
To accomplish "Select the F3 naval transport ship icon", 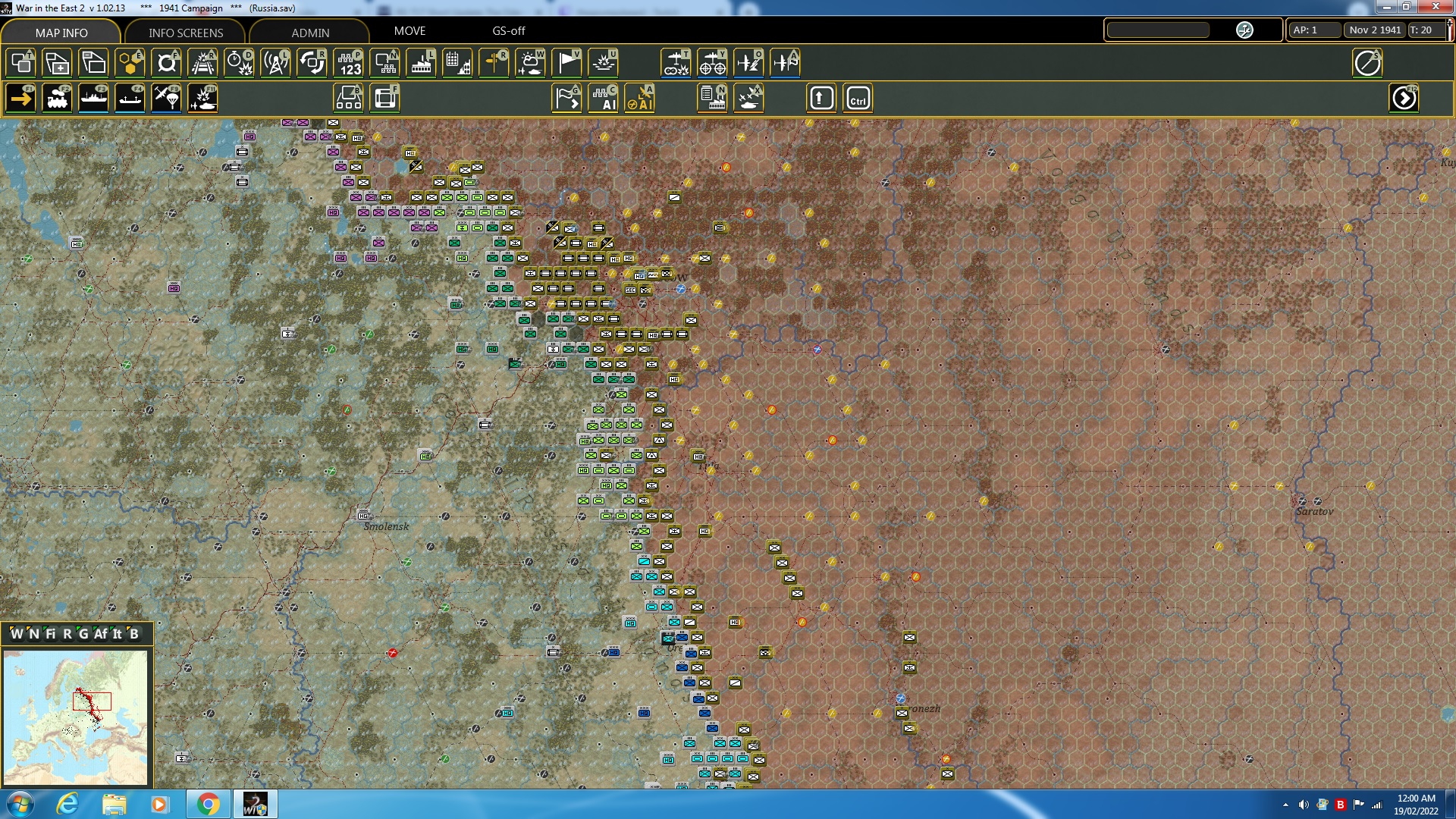I will click(93, 98).
